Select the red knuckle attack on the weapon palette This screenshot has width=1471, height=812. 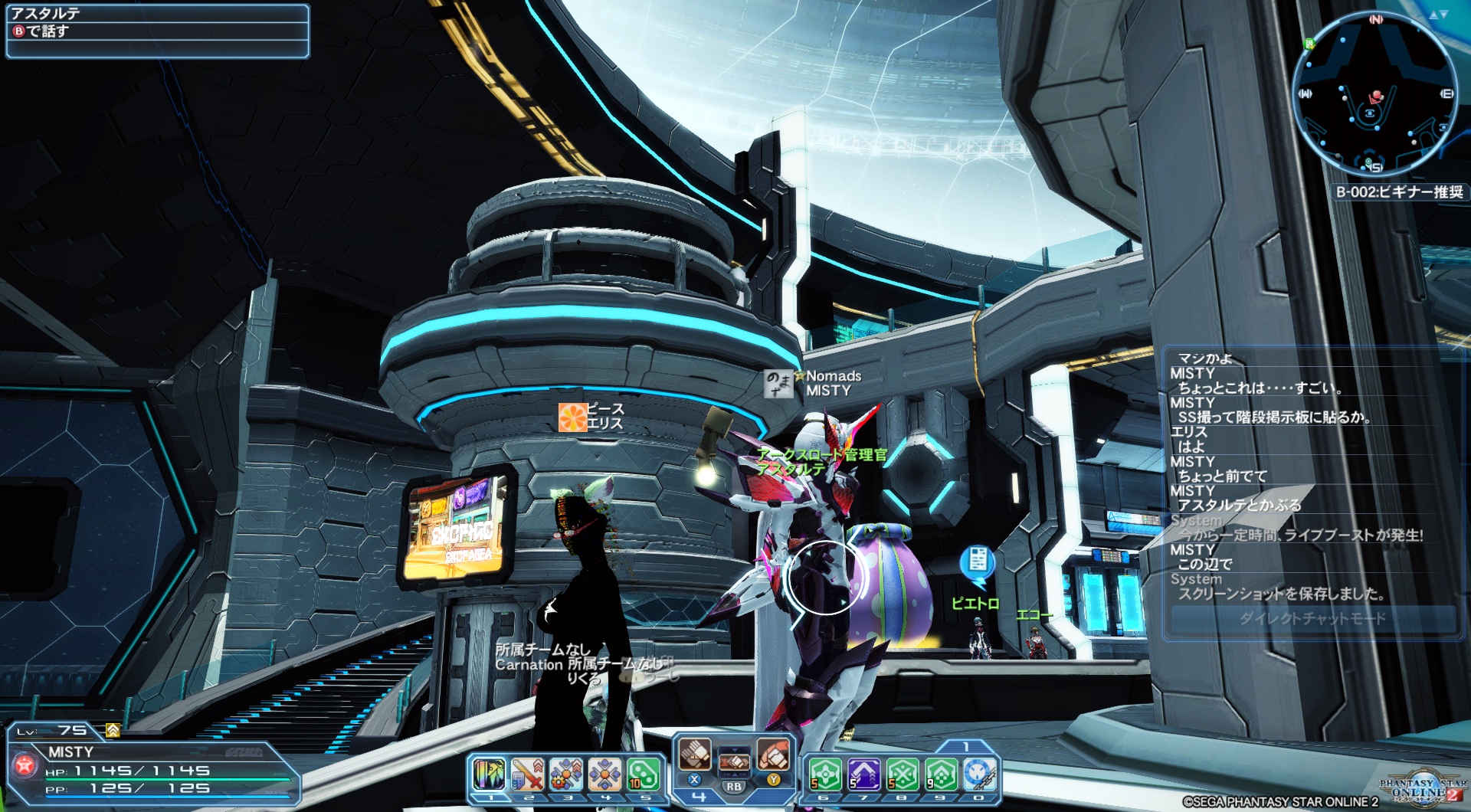774,755
